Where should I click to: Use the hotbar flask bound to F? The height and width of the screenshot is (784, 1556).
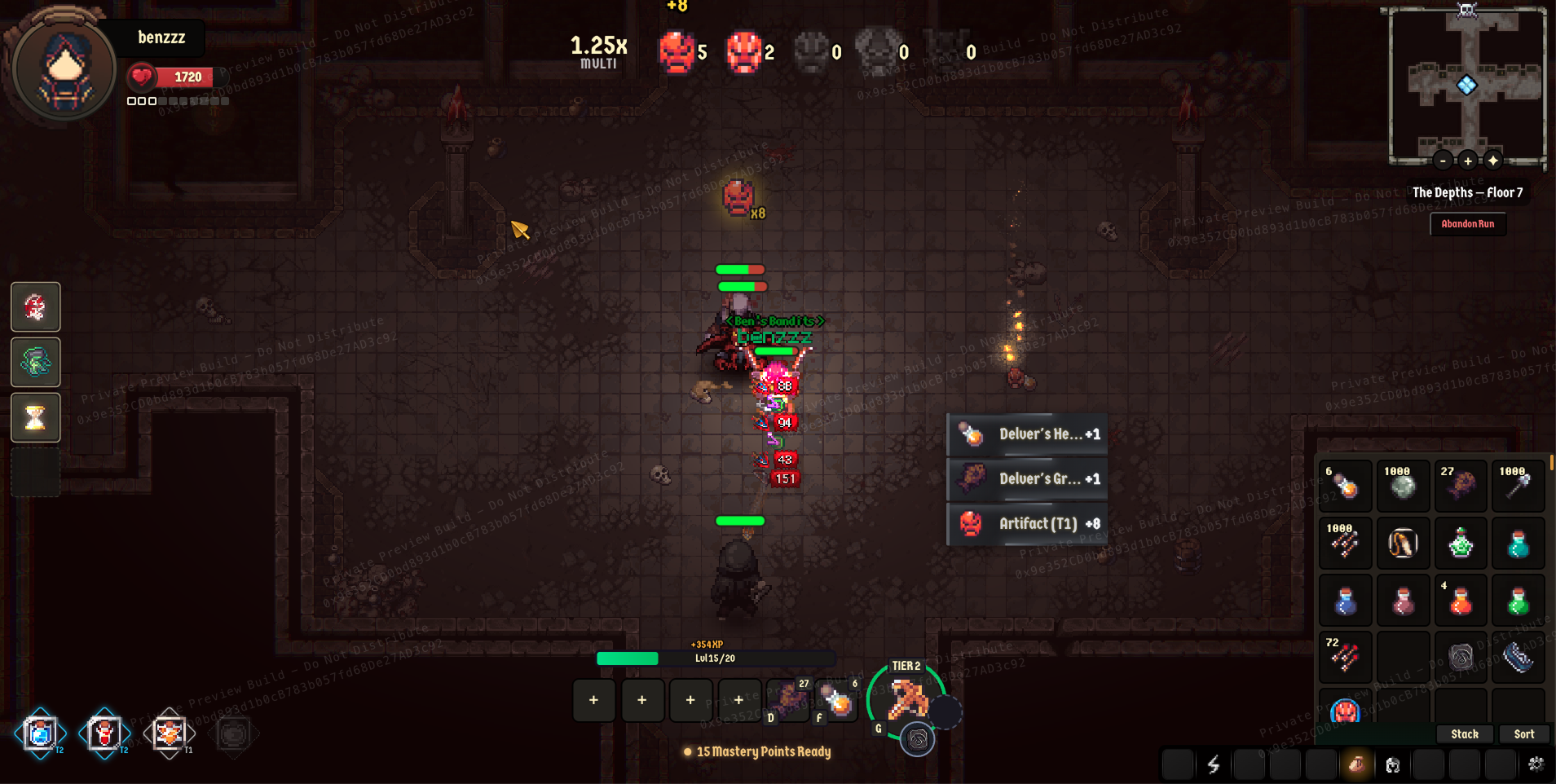pyautogui.click(x=837, y=702)
